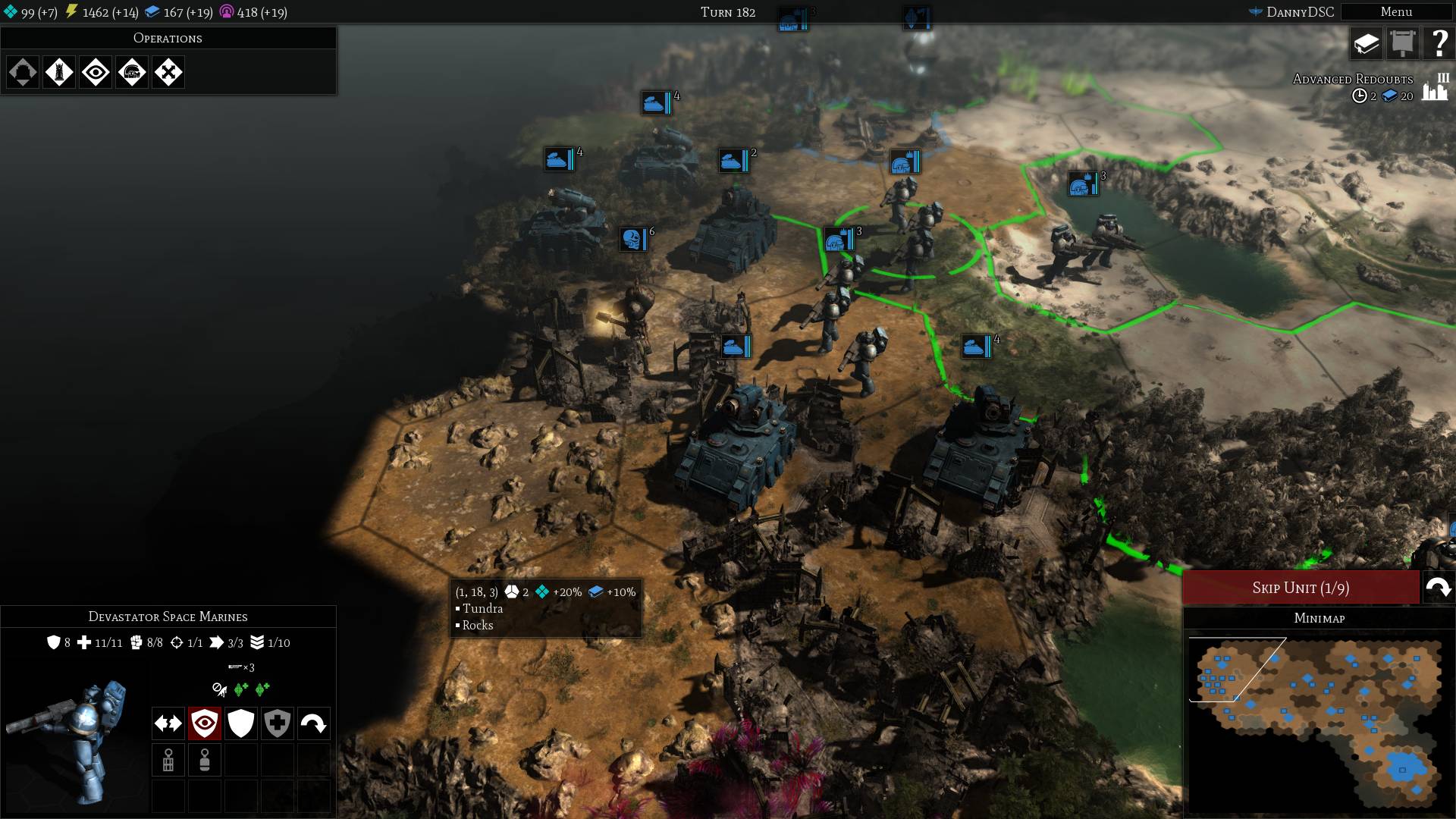Open the quest scroll banner
Screen dimensions: 1456x819
[x=1403, y=44]
